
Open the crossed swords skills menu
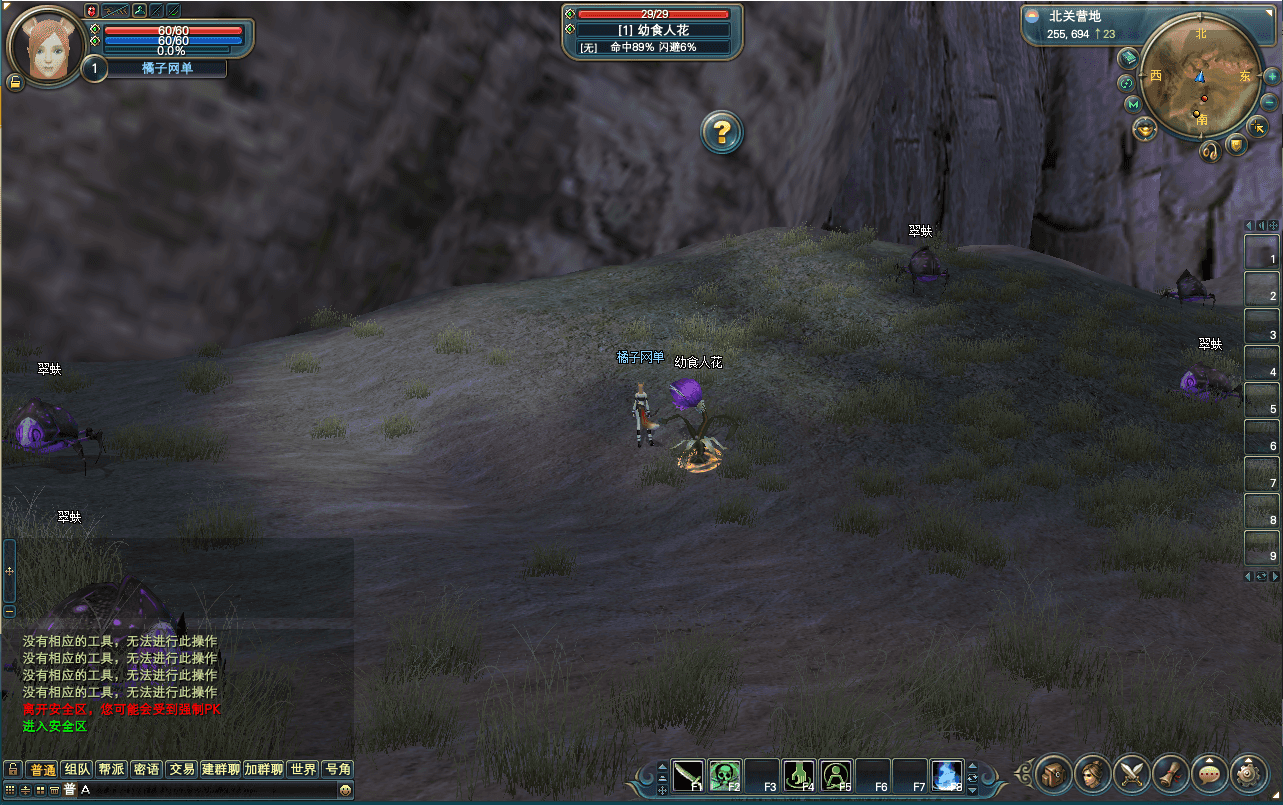(x=1132, y=773)
